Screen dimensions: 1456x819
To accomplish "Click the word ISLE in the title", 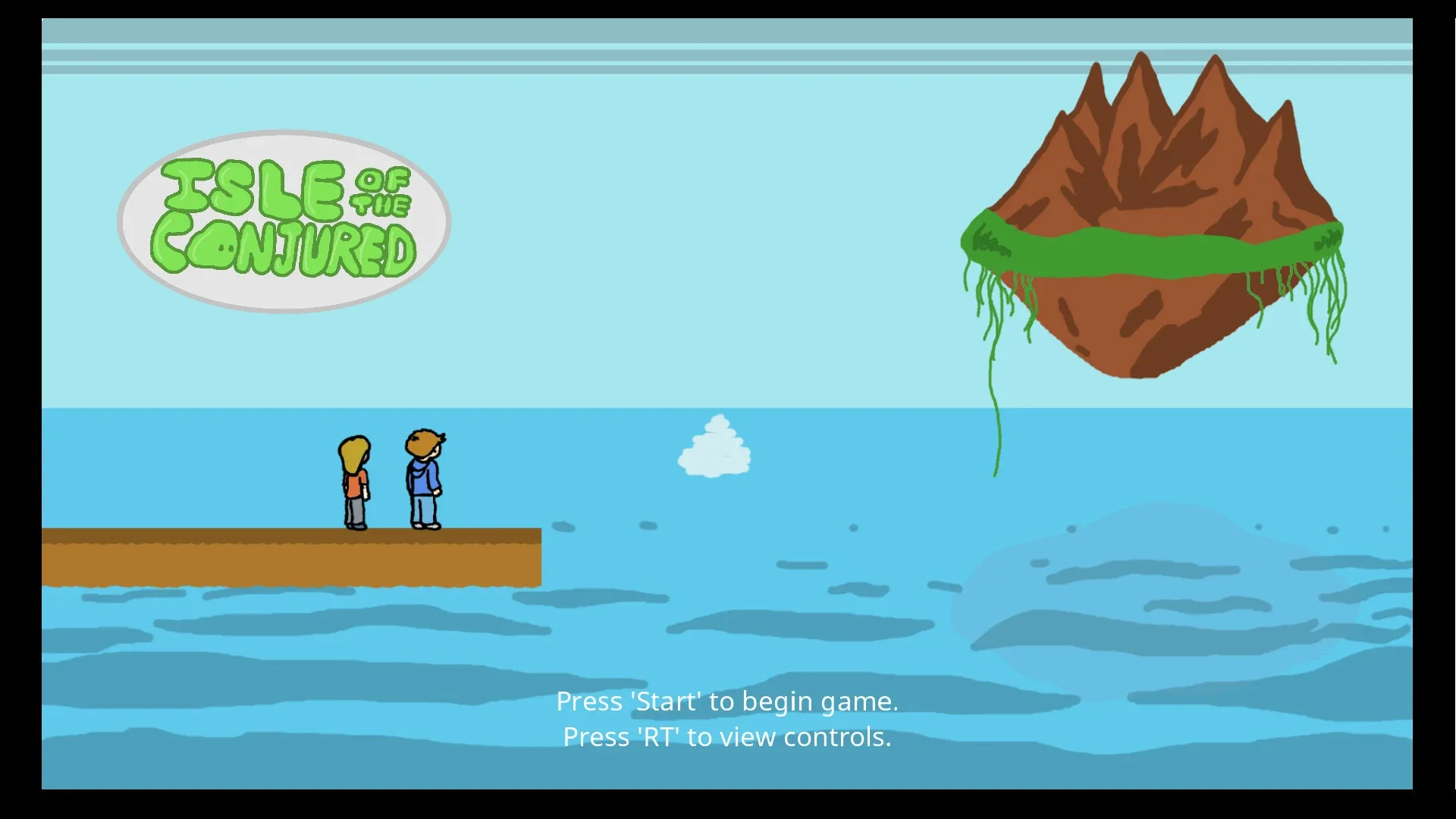I will 254,184.
